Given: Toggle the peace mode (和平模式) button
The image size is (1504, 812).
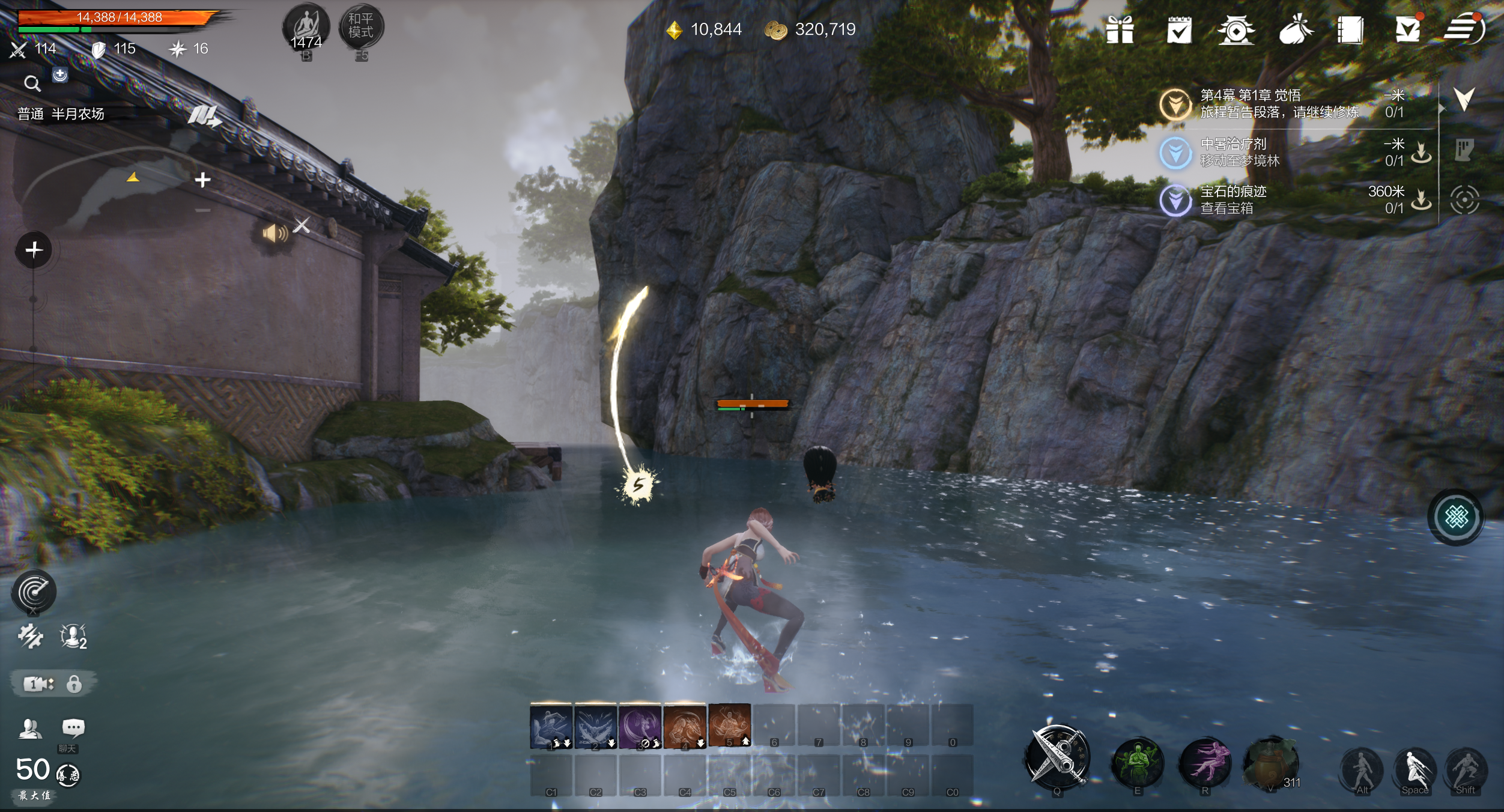Looking at the screenshot, I should click(x=361, y=26).
